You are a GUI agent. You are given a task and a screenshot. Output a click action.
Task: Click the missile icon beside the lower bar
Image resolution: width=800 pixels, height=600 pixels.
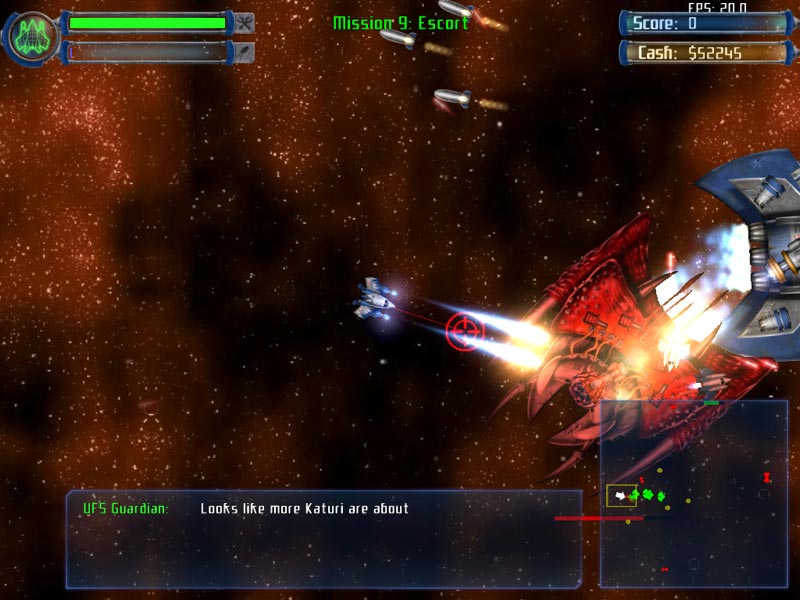(244, 51)
